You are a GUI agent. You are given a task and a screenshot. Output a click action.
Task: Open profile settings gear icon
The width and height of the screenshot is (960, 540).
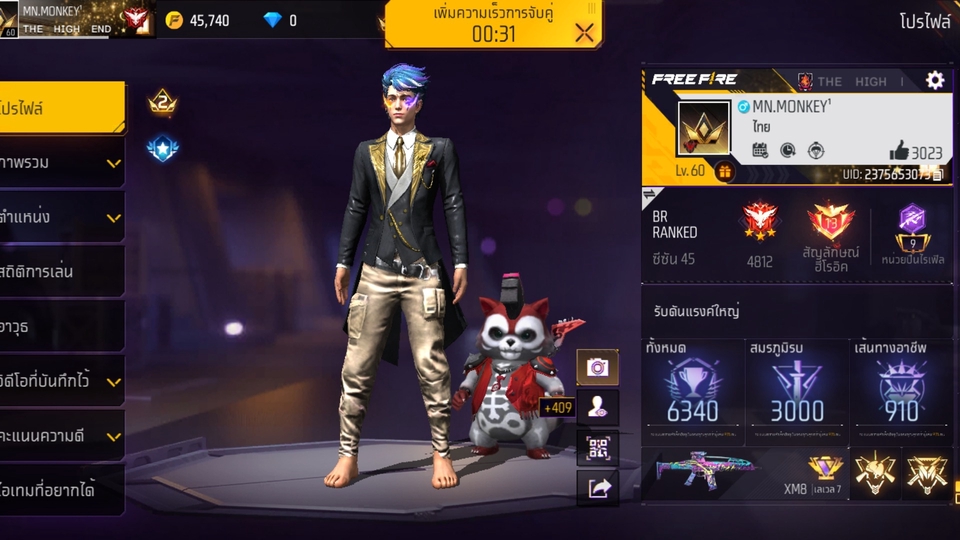935,80
